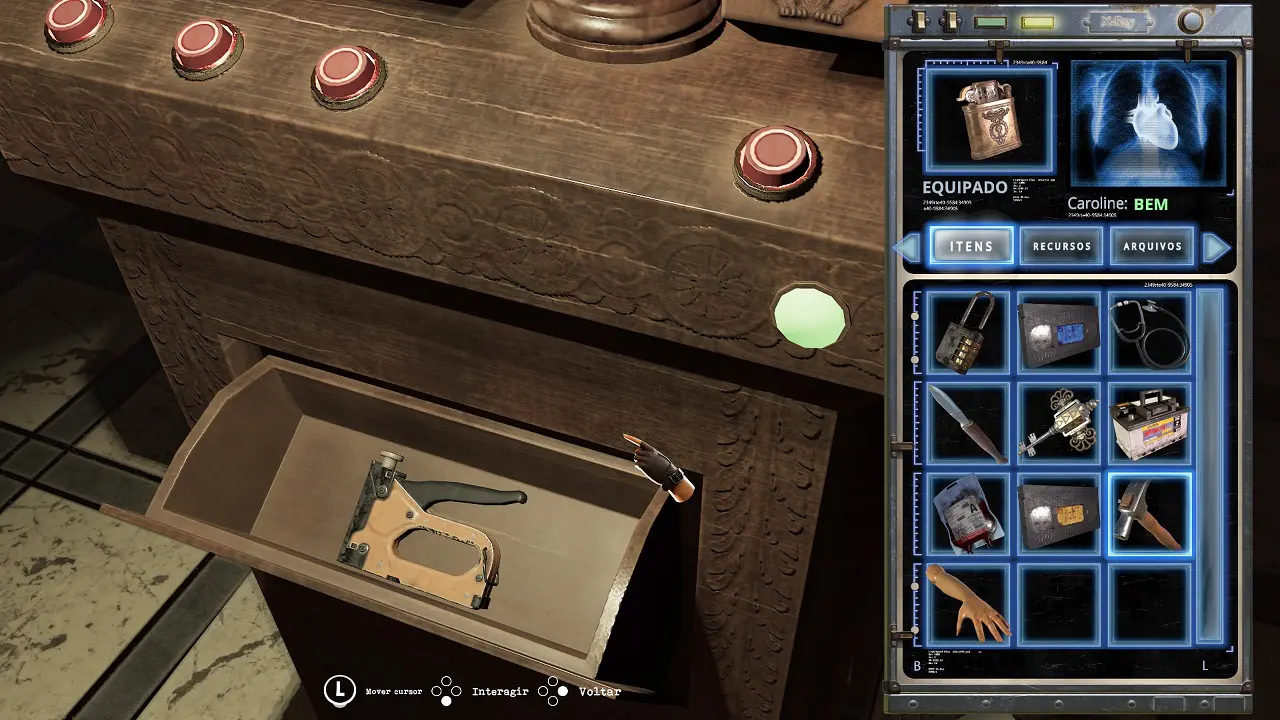1280x720 pixels.
Task: Open the RECURSOS tab
Action: (x=1061, y=246)
